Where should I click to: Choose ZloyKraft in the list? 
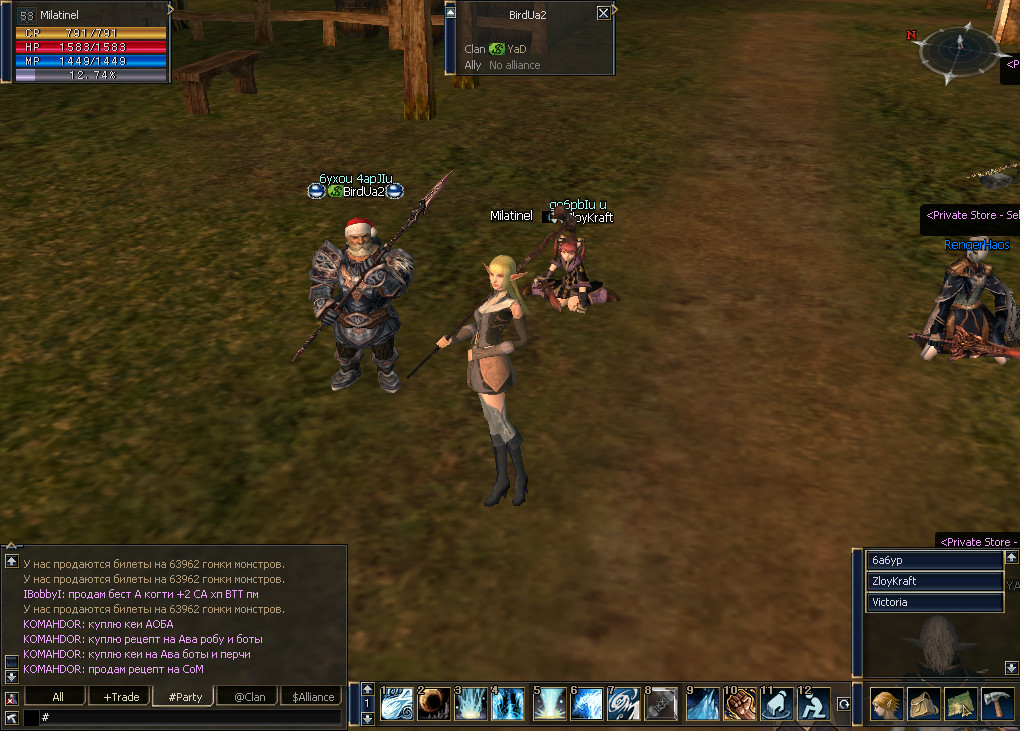pos(934,581)
